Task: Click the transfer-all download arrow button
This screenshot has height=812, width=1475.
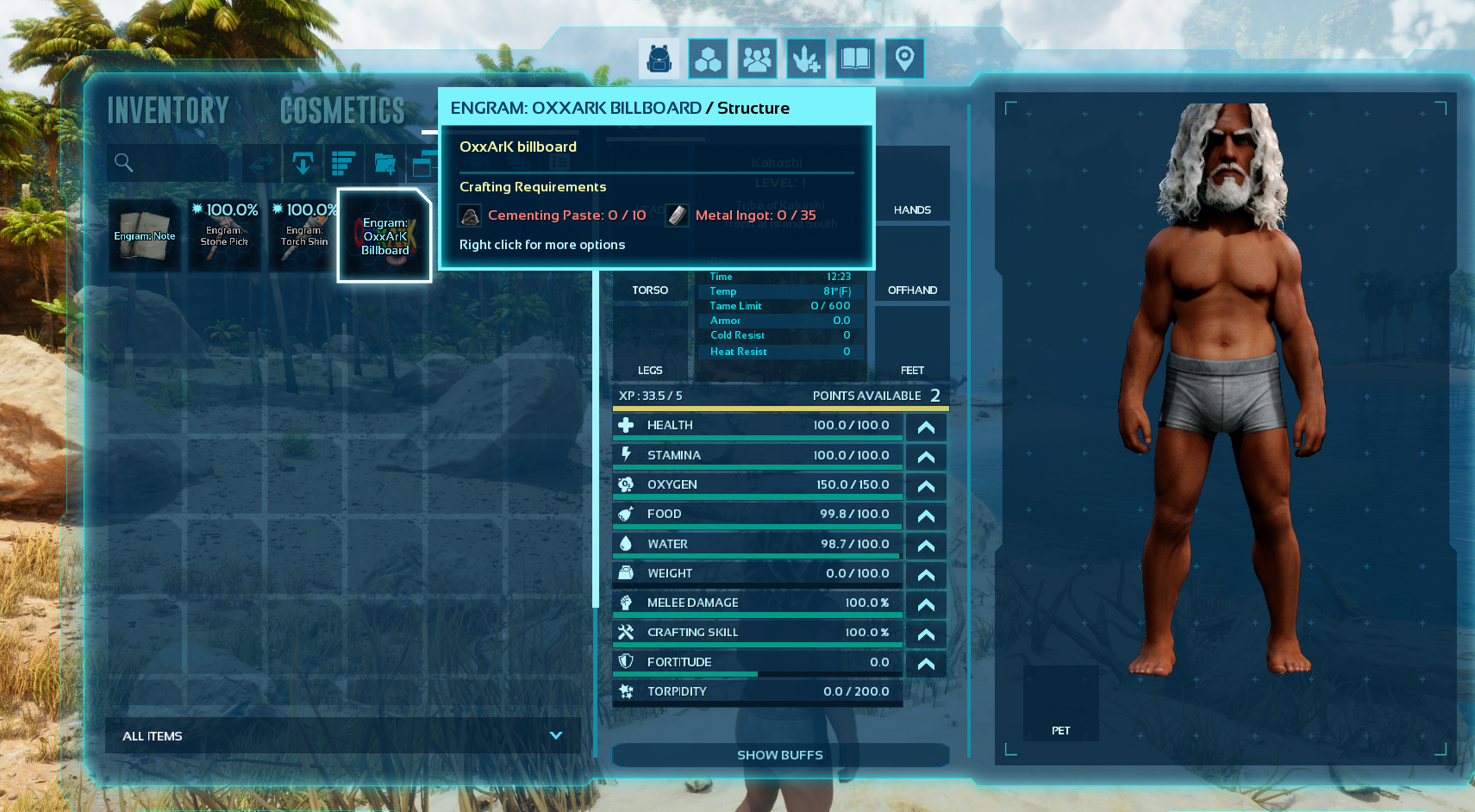Action: point(303,163)
